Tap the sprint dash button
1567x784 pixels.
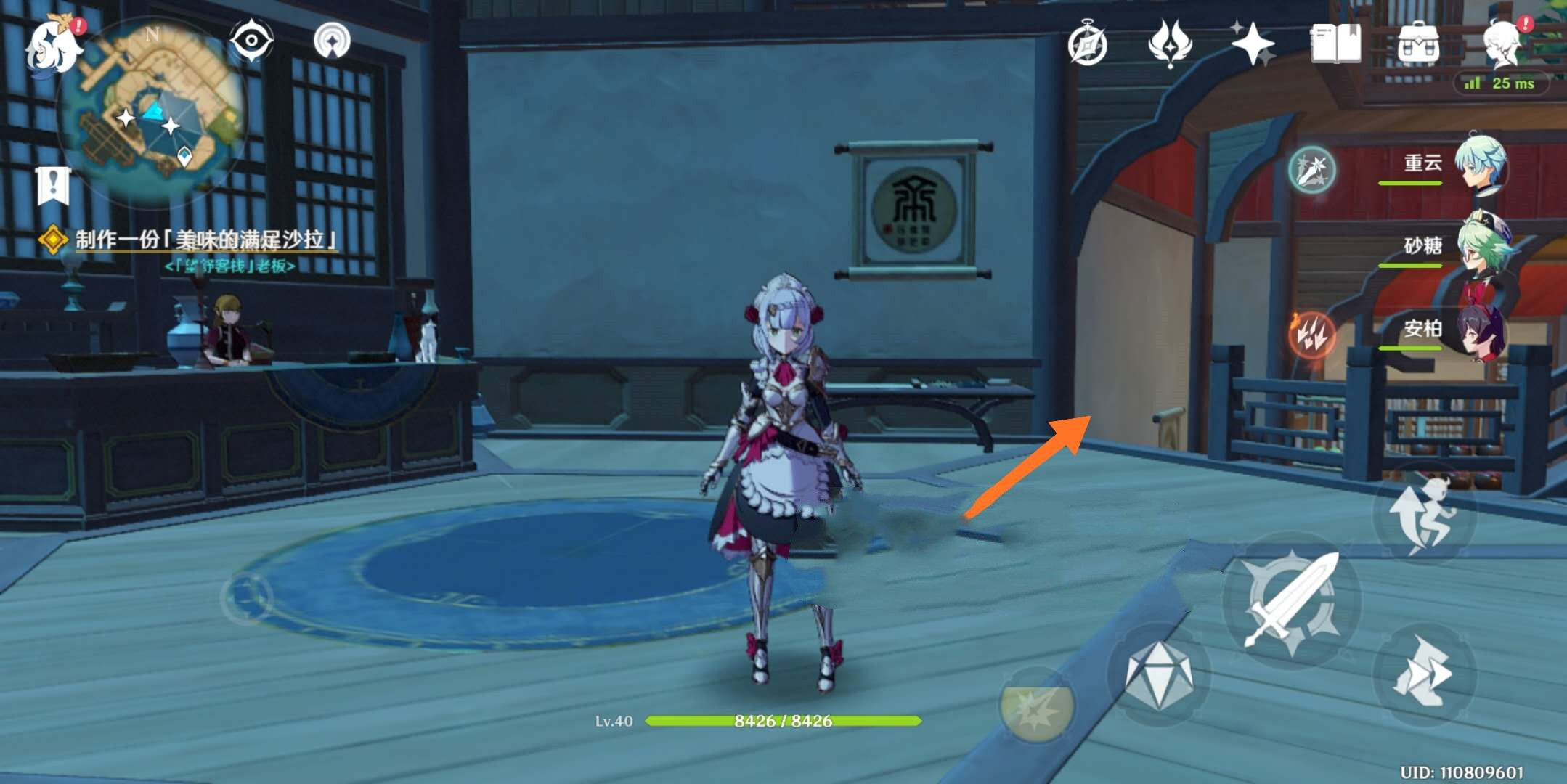(1425, 674)
